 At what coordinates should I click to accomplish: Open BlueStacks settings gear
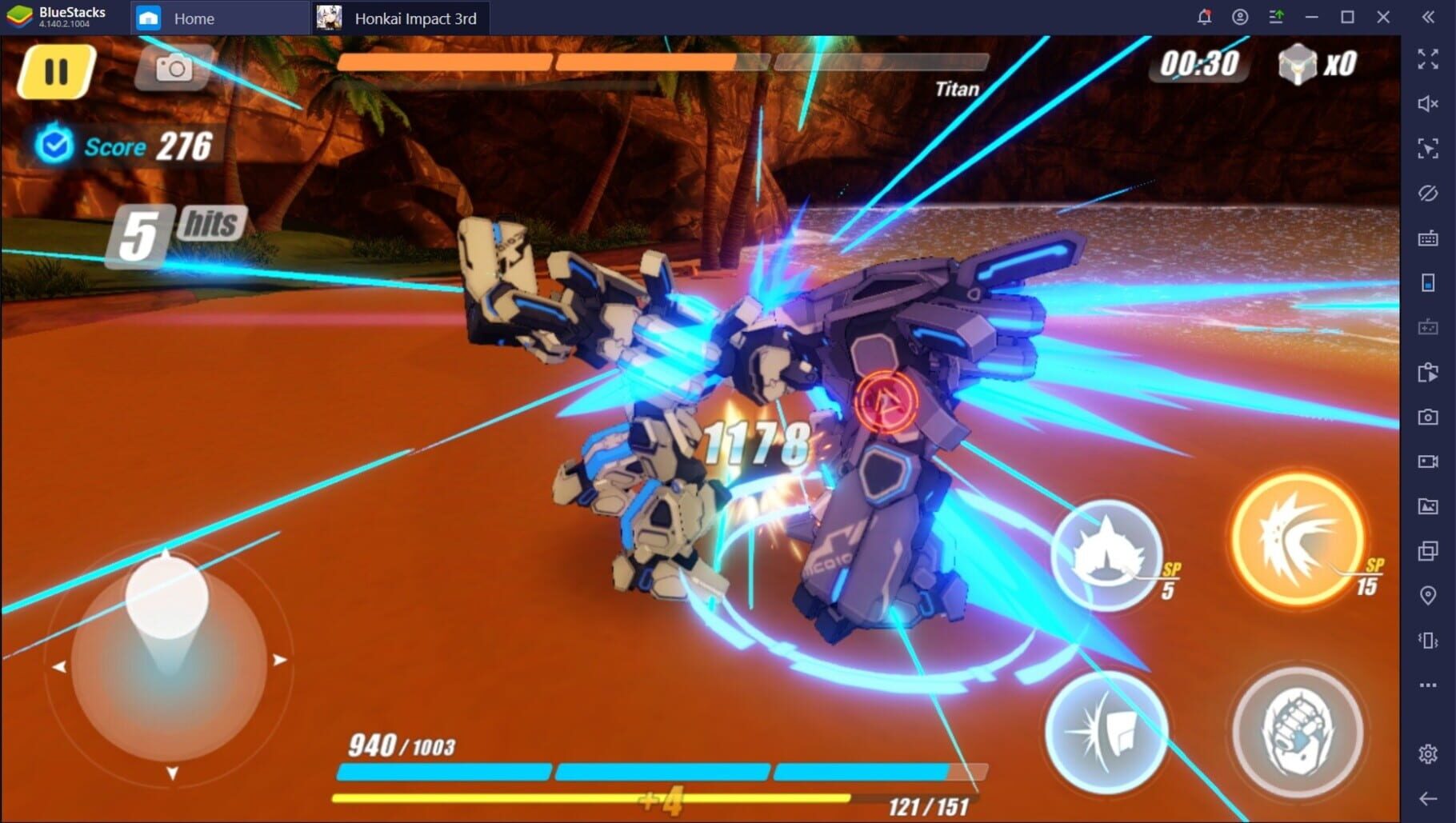coord(1427,752)
